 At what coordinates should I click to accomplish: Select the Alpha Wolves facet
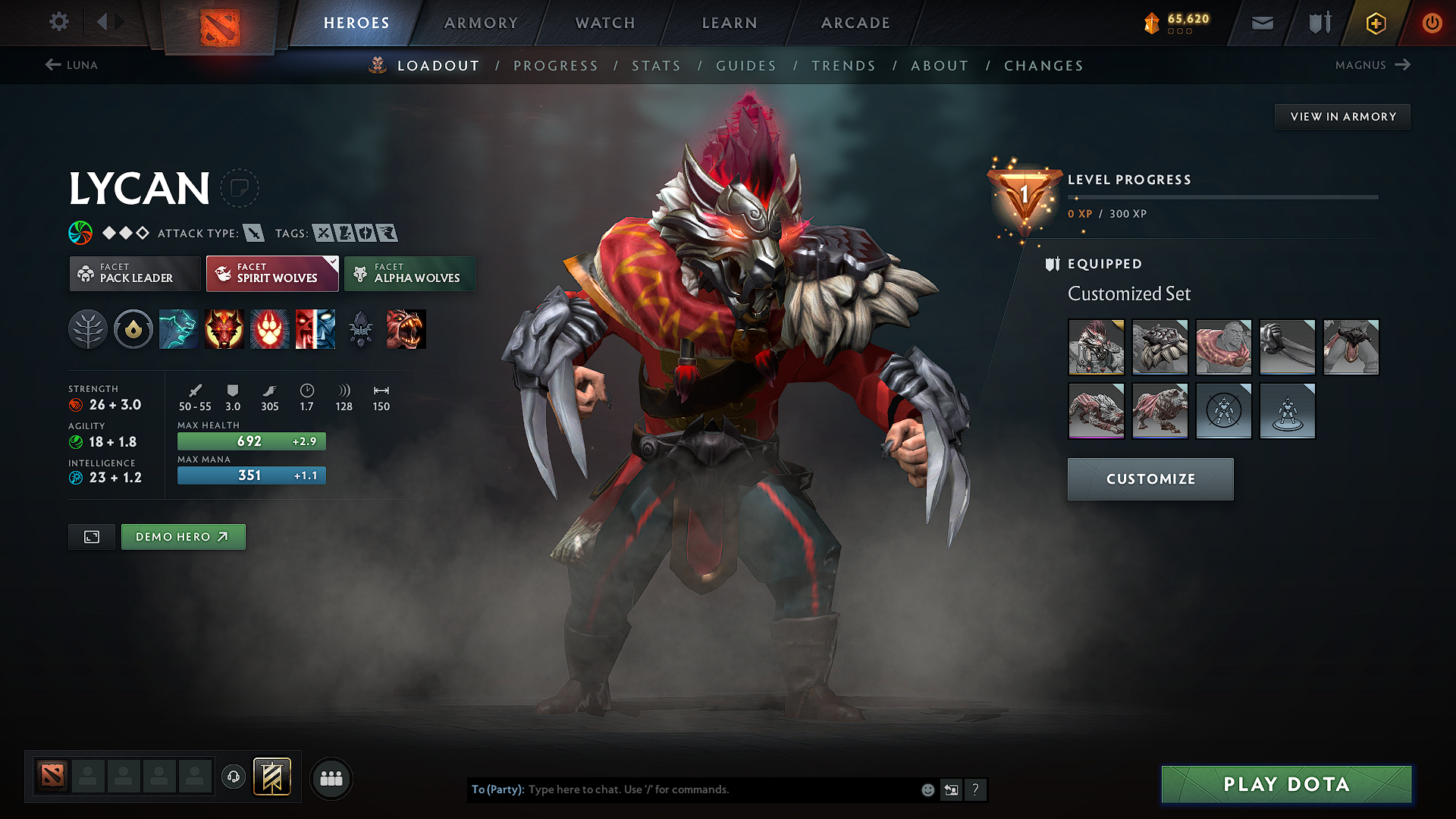409,274
